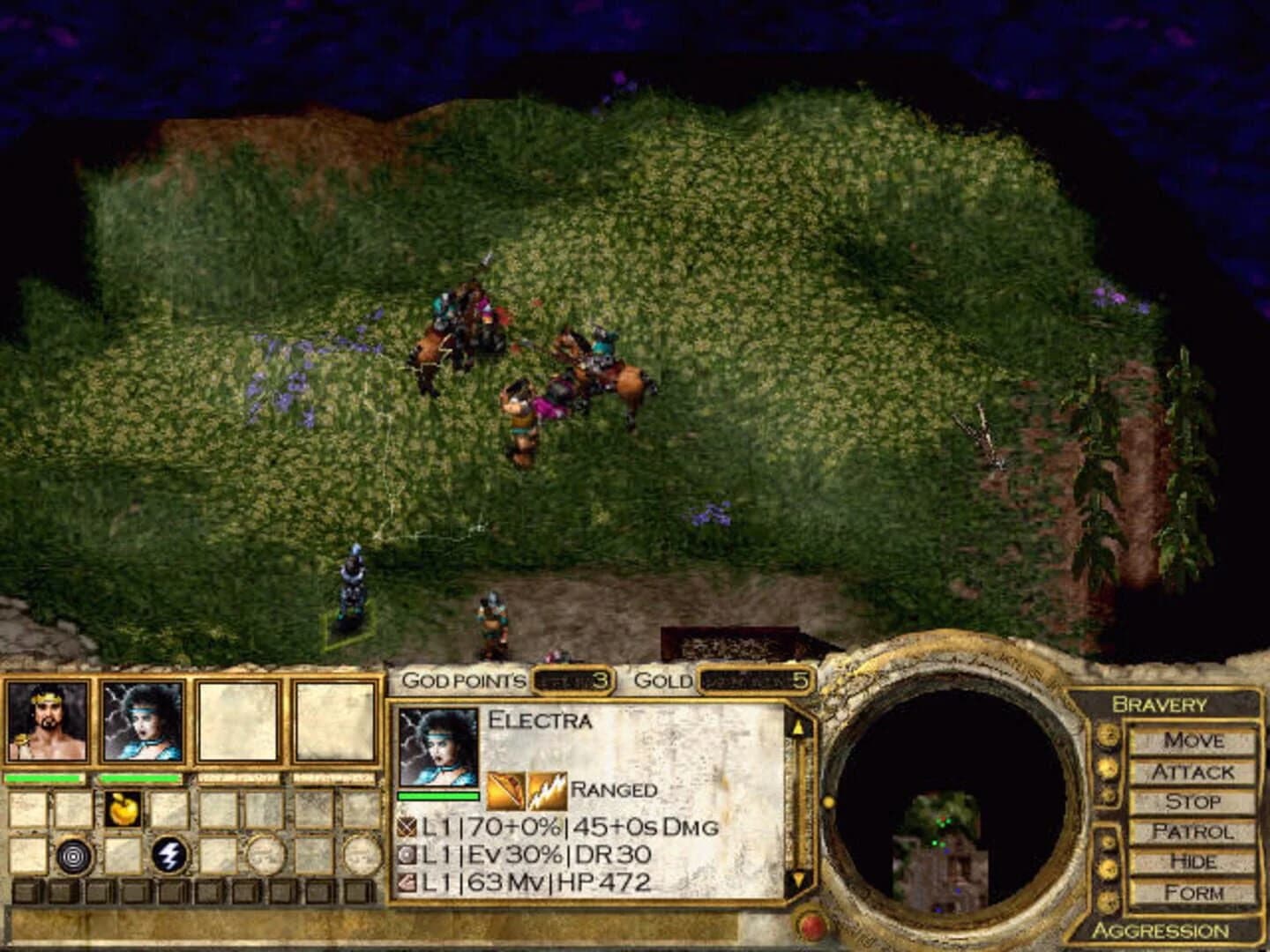This screenshot has width=1270, height=952.
Task: Expand stats upward with the up arrow
Action: point(799,728)
